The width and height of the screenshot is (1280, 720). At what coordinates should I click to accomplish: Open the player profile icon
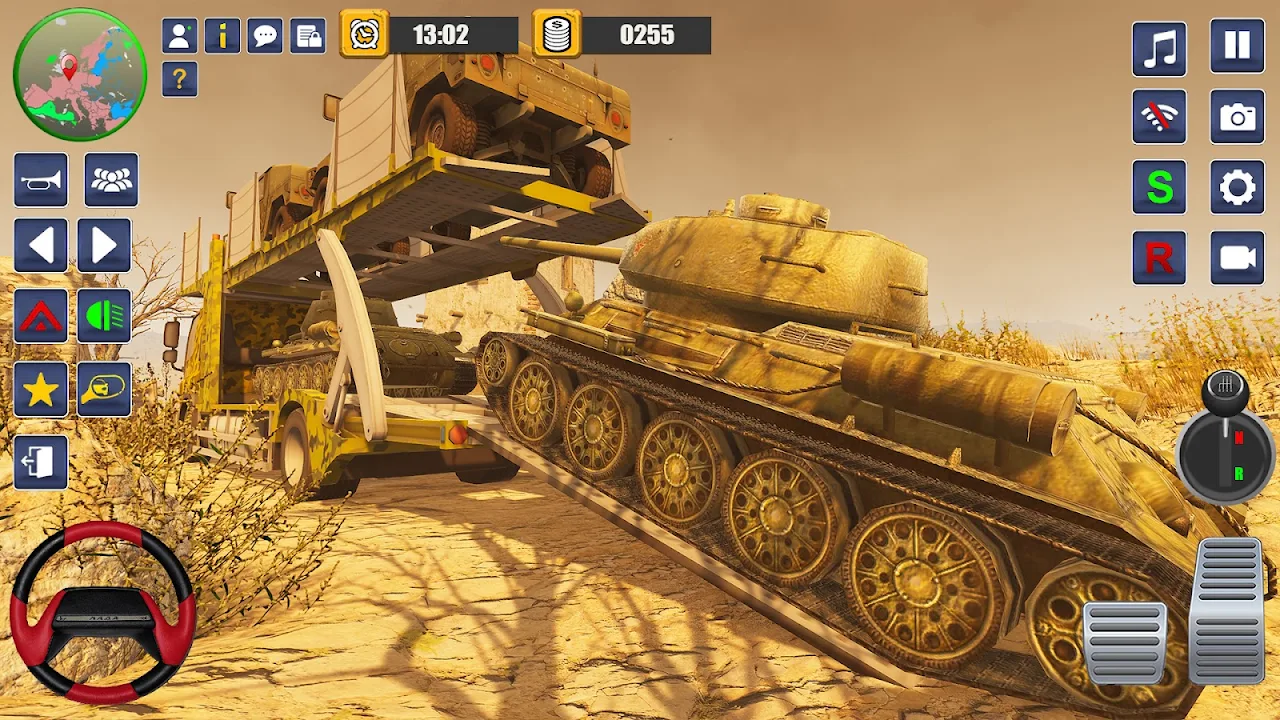tap(179, 36)
